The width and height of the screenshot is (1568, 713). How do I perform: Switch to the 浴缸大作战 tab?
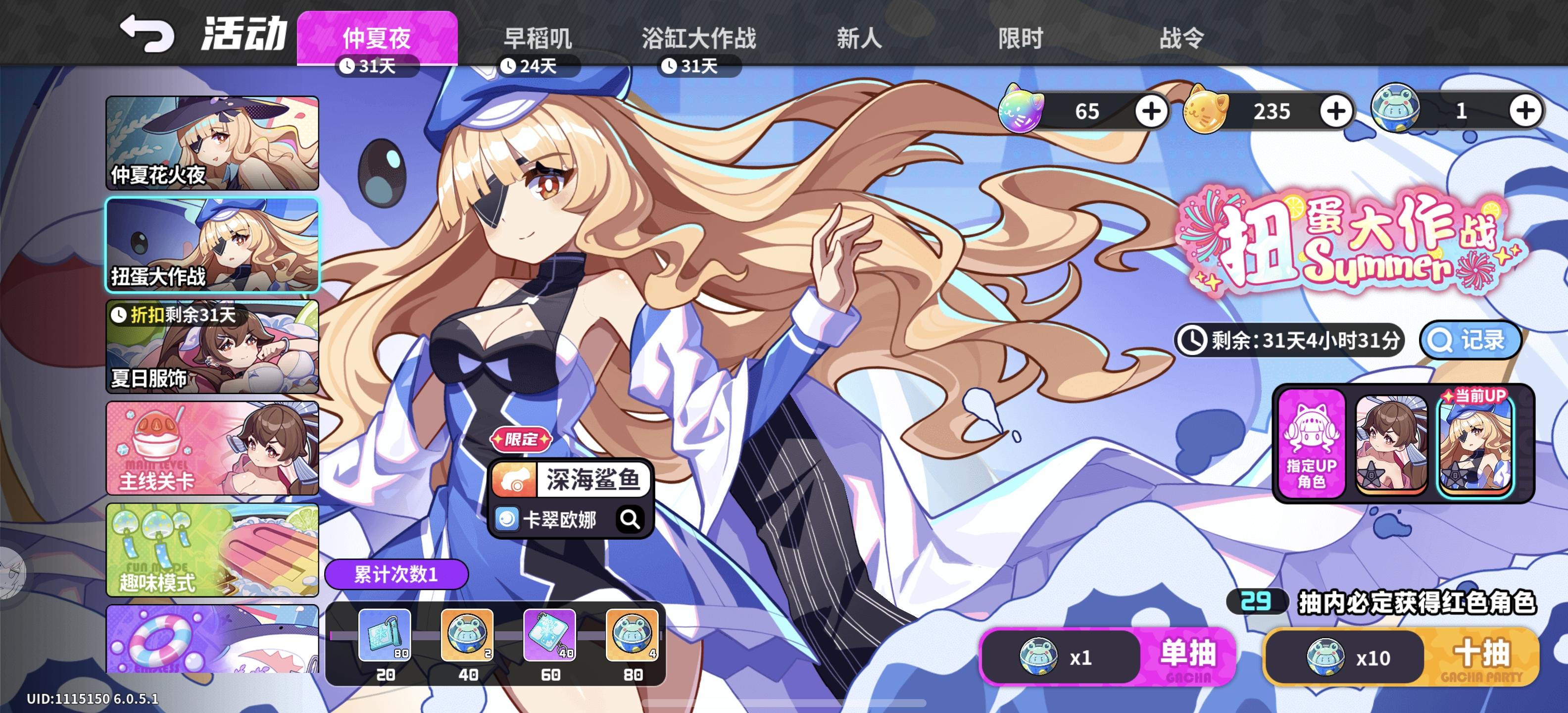tap(701, 38)
